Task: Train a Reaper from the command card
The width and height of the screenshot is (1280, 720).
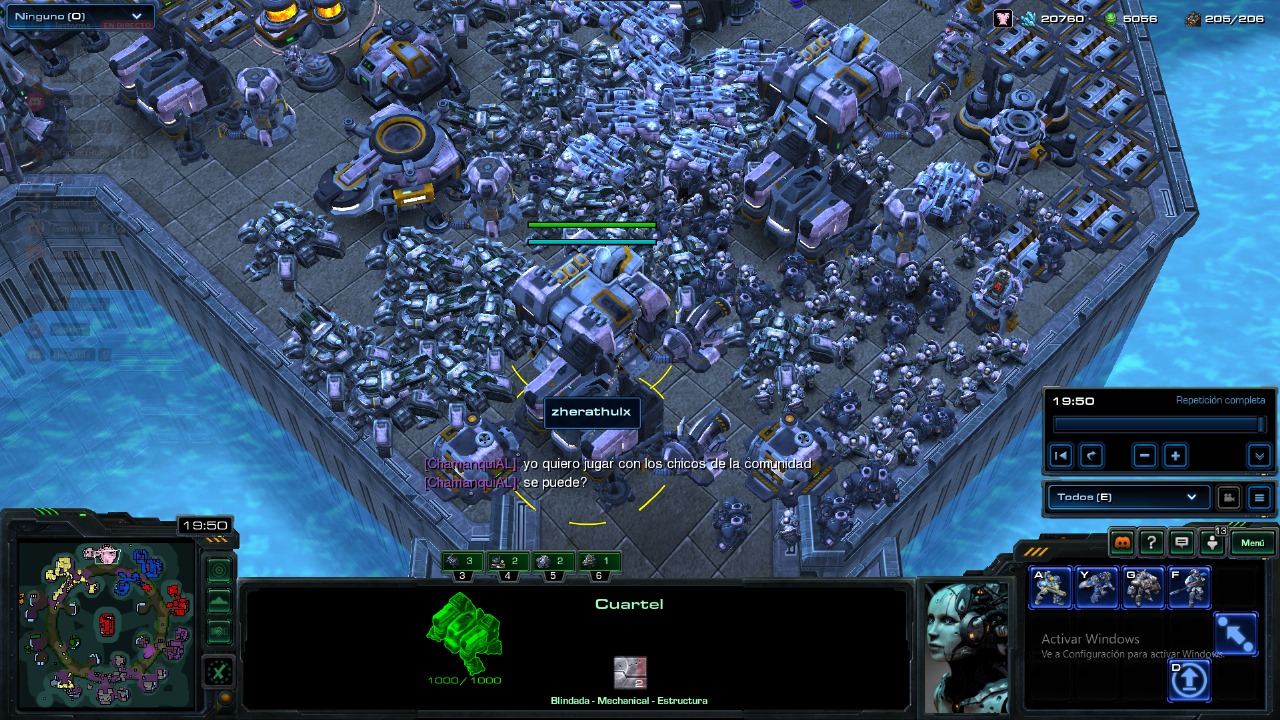Action: [1097, 588]
